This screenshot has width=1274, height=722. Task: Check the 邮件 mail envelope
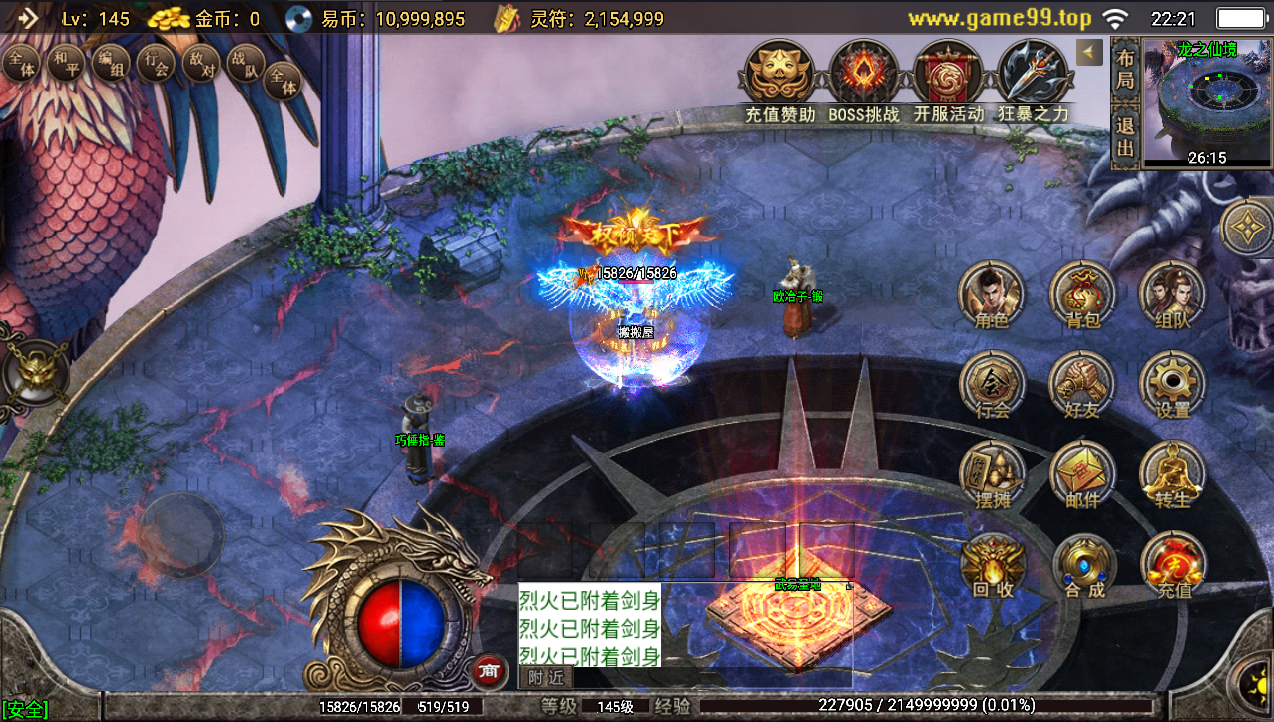[1081, 475]
